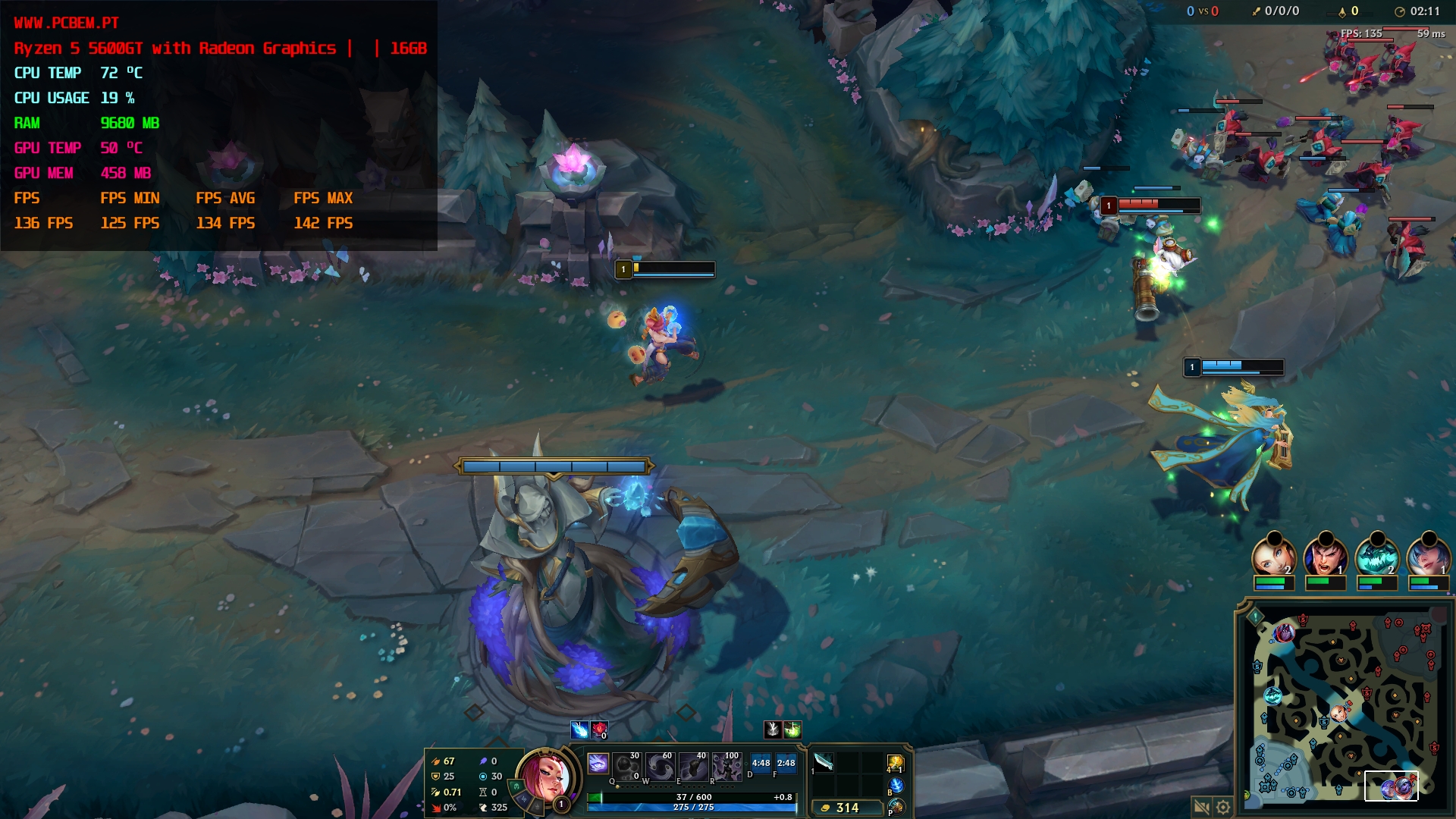This screenshot has width=1456, height=819.
Task: Use the blade item in the inventory
Action: coord(824,762)
